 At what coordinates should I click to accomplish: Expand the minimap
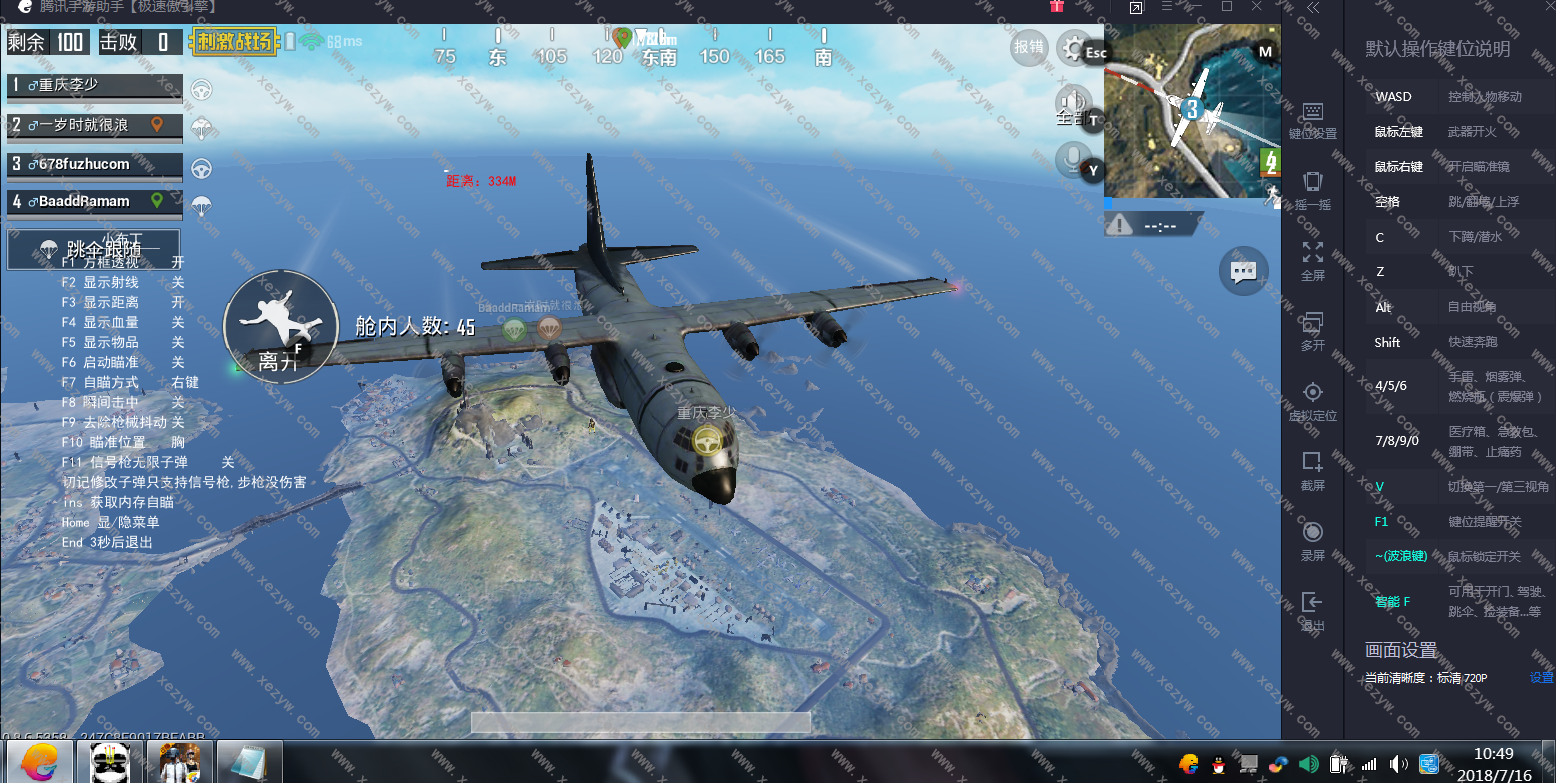coord(1191,110)
